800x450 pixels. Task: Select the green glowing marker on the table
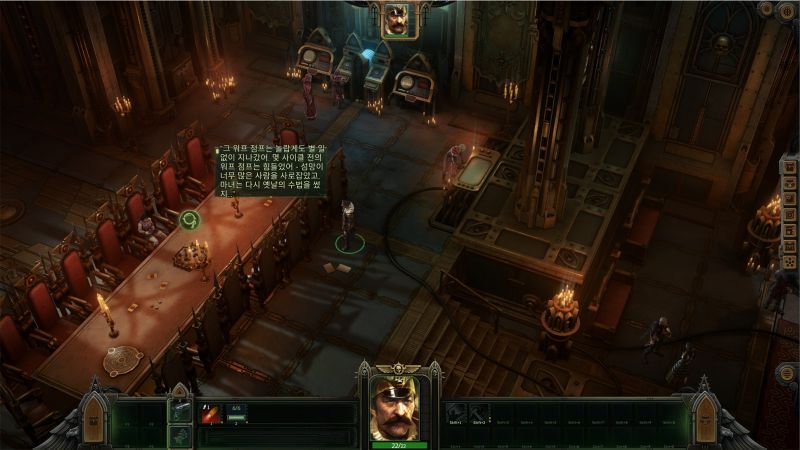pyautogui.click(x=189, y=219)
